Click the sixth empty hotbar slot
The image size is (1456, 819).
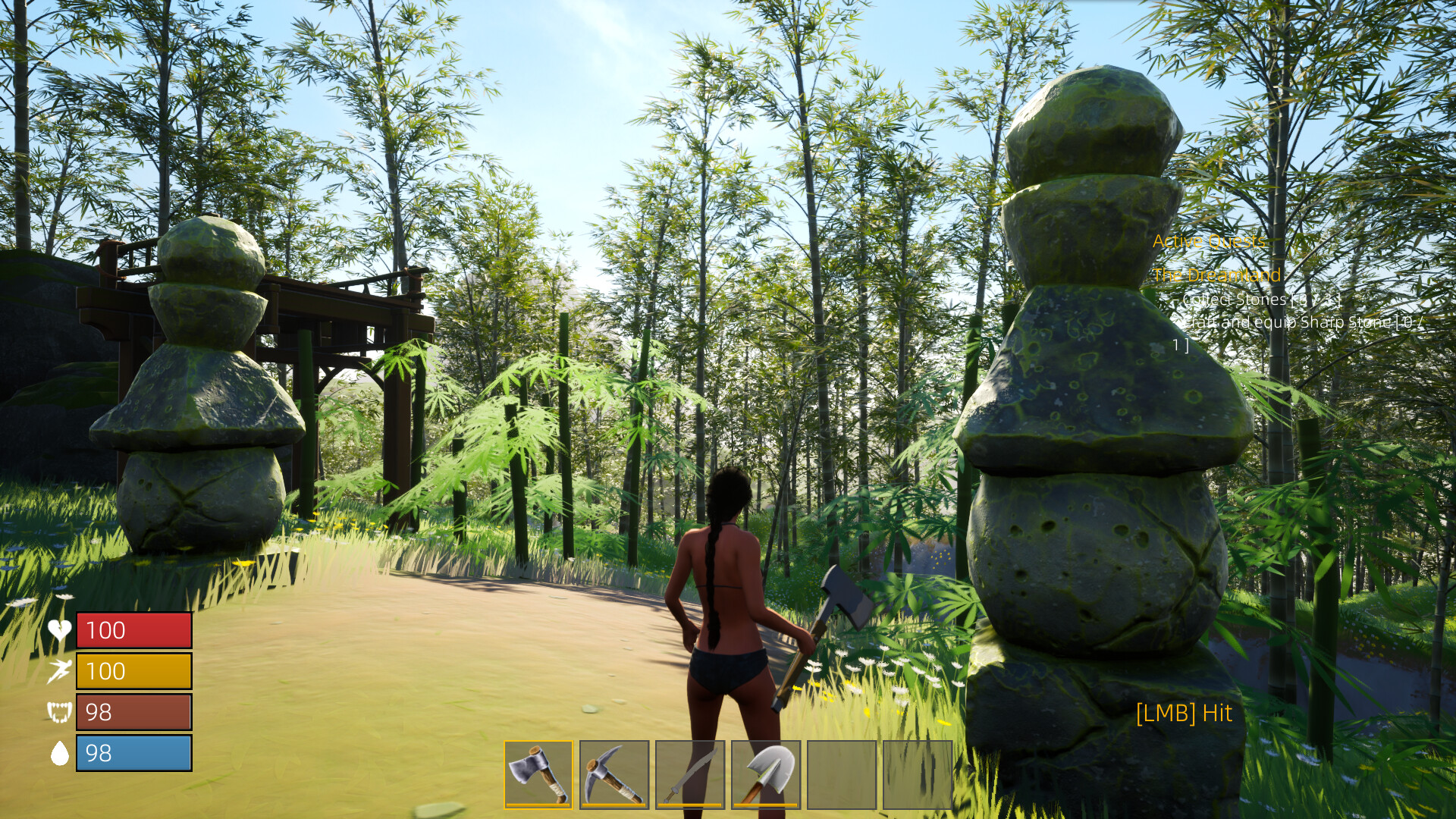[919, 774]
